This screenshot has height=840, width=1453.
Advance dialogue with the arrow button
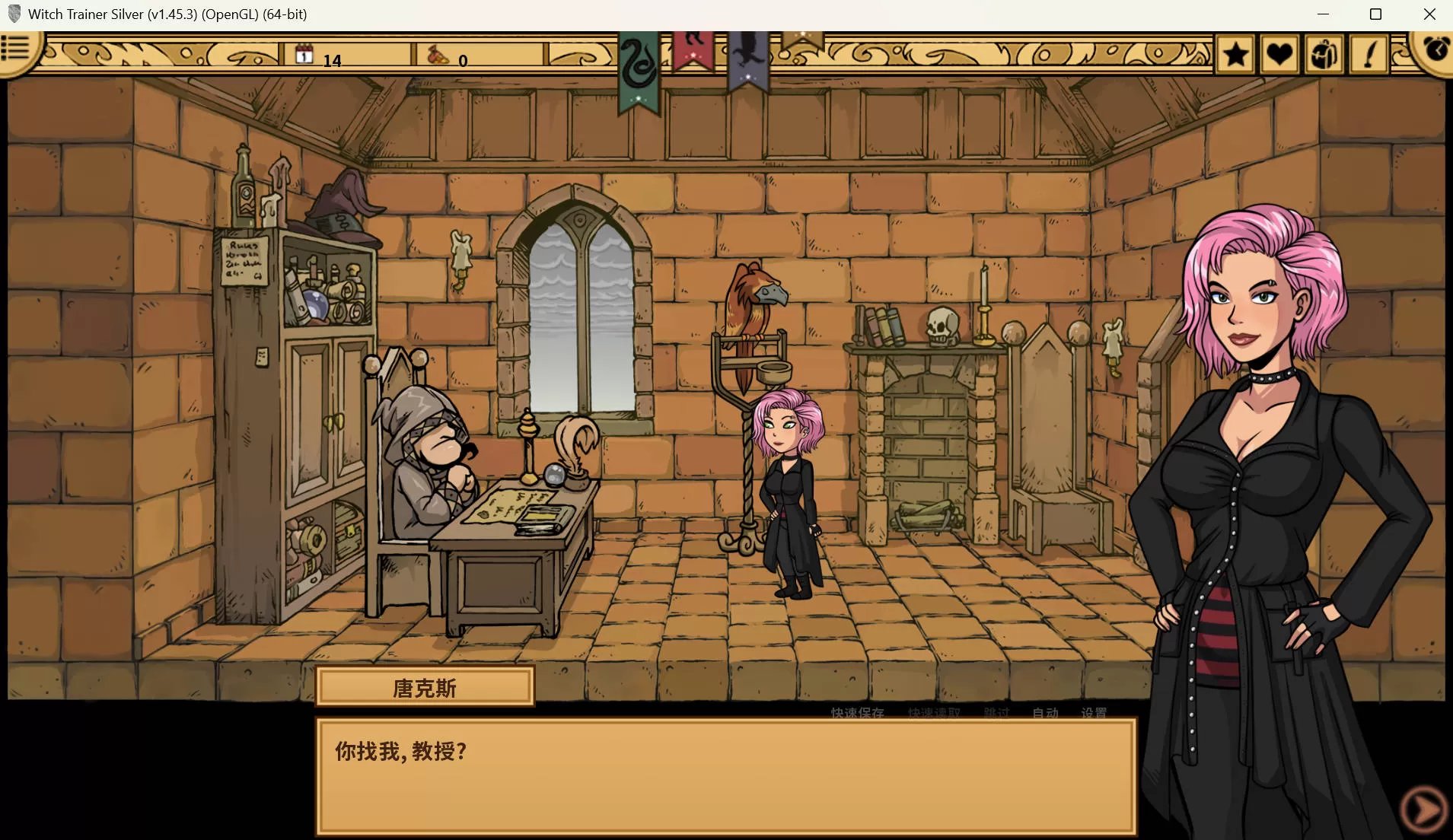coord(1423,810)
